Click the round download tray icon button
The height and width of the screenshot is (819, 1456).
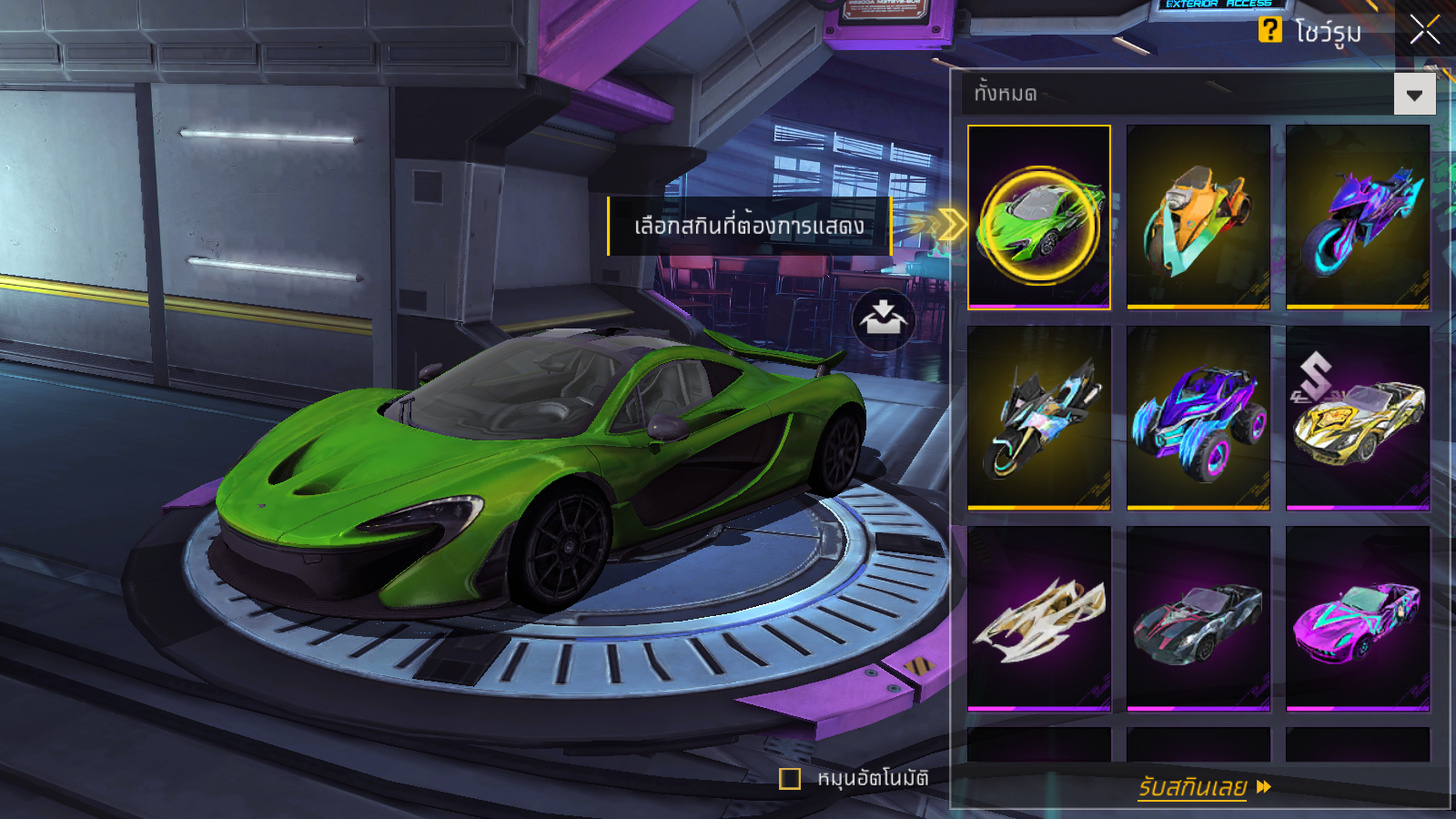(883, 319)
